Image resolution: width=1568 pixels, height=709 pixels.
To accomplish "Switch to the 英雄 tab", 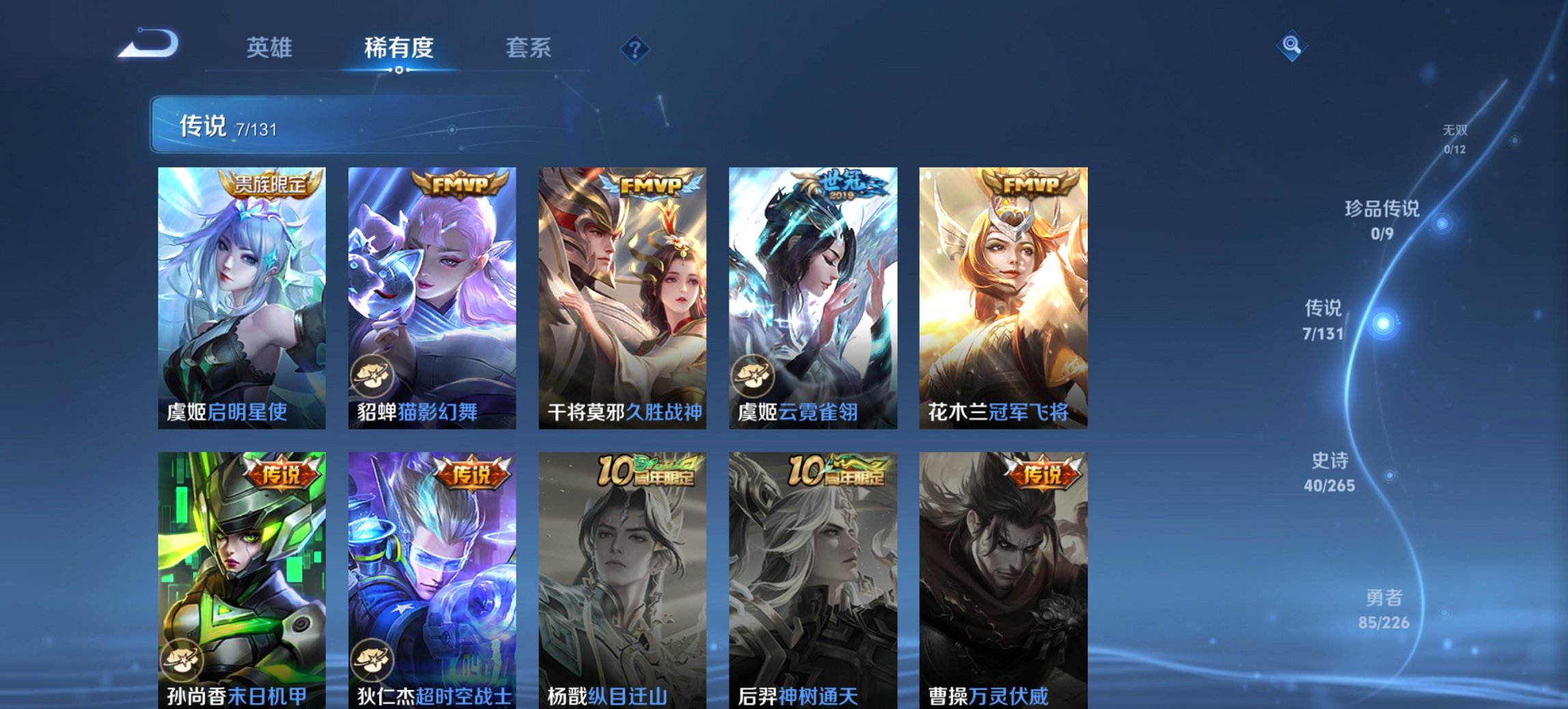I will (x=270, y=48).
